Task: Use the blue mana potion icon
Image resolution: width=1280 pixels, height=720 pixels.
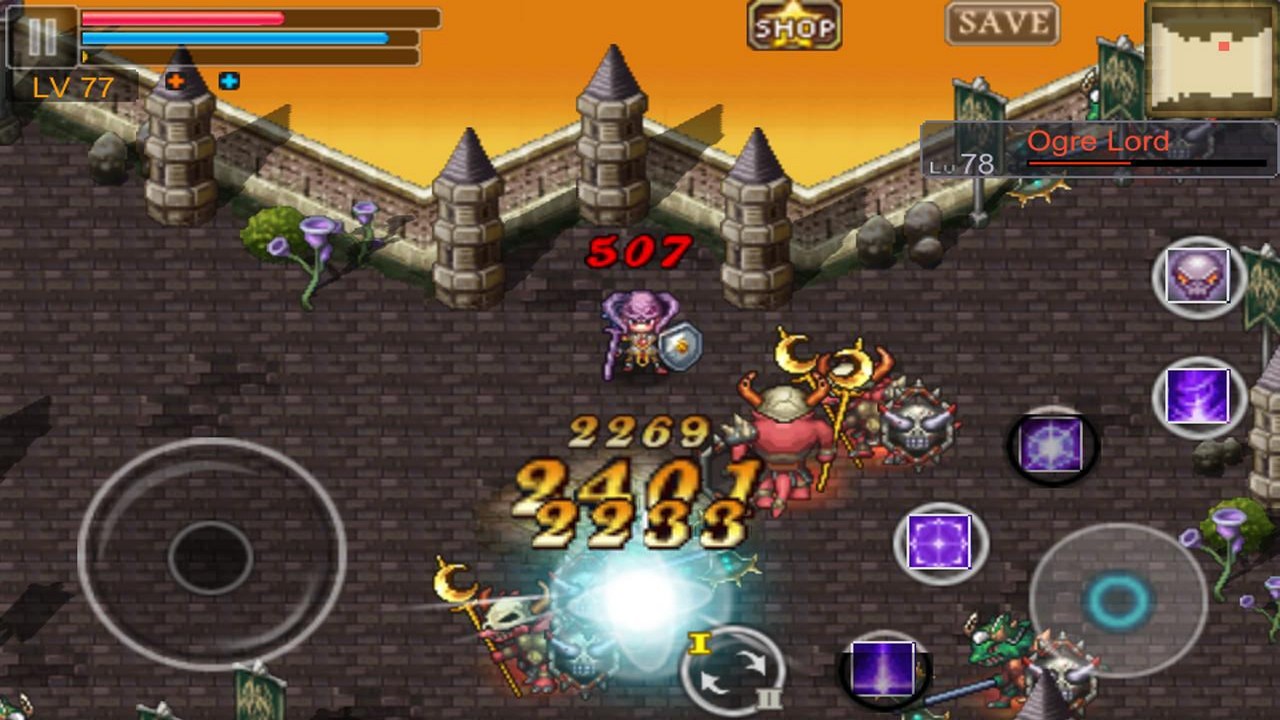Action: [229, 82]
